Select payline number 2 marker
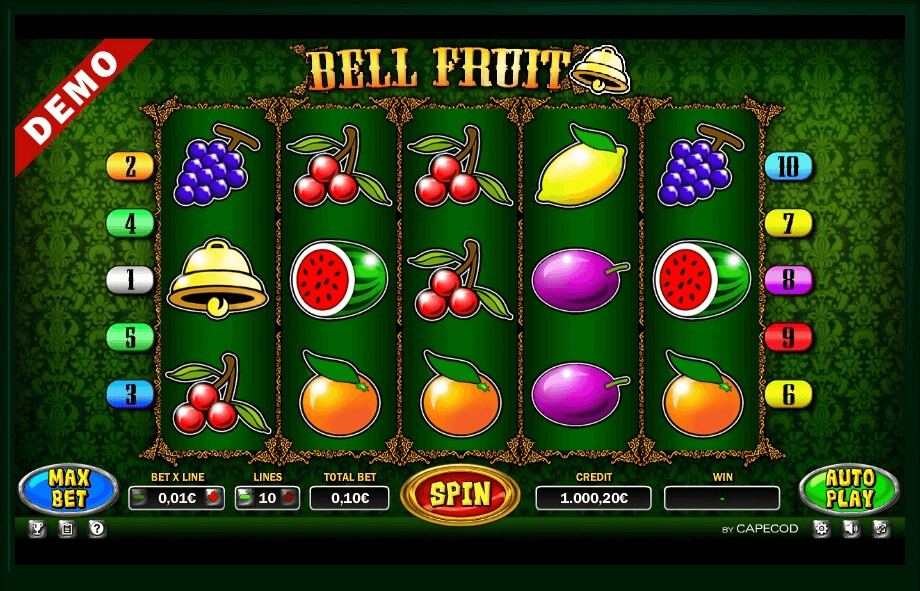920x591 pixels. tap(130, 166)
